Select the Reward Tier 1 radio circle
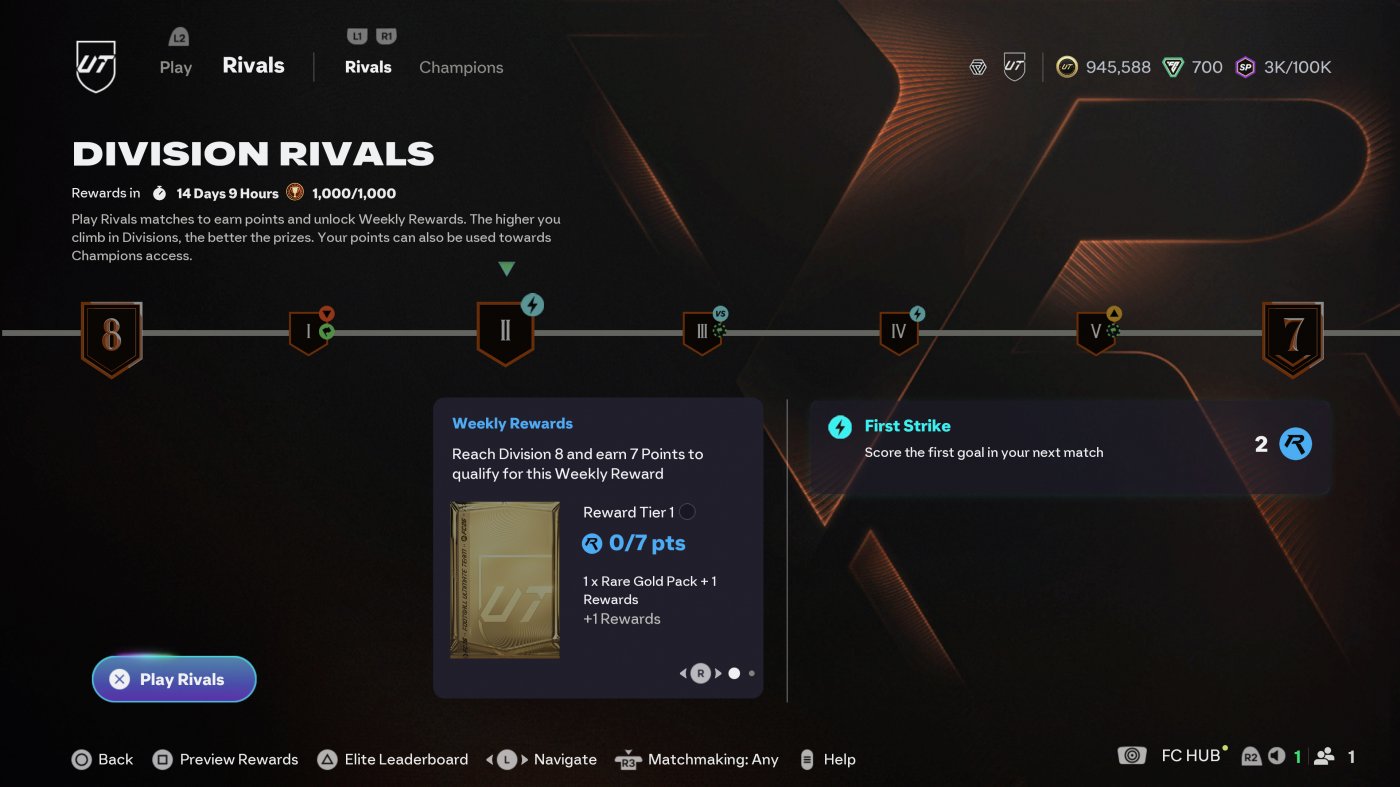This screenshot has height=787, width=1400. tap(688, 511)
